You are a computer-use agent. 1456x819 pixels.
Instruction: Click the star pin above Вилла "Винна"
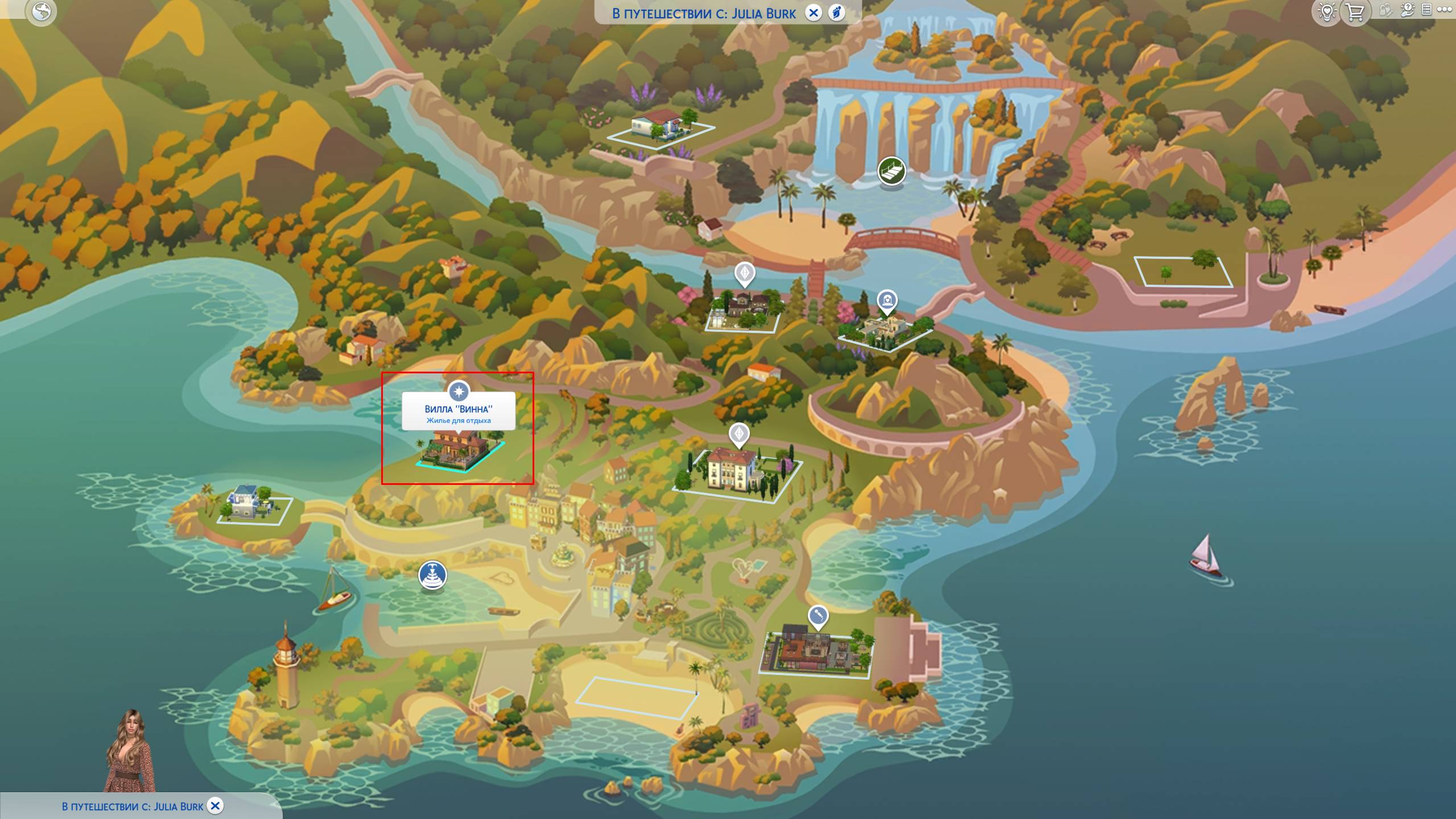pyautogui.click(x=459, y=392)
